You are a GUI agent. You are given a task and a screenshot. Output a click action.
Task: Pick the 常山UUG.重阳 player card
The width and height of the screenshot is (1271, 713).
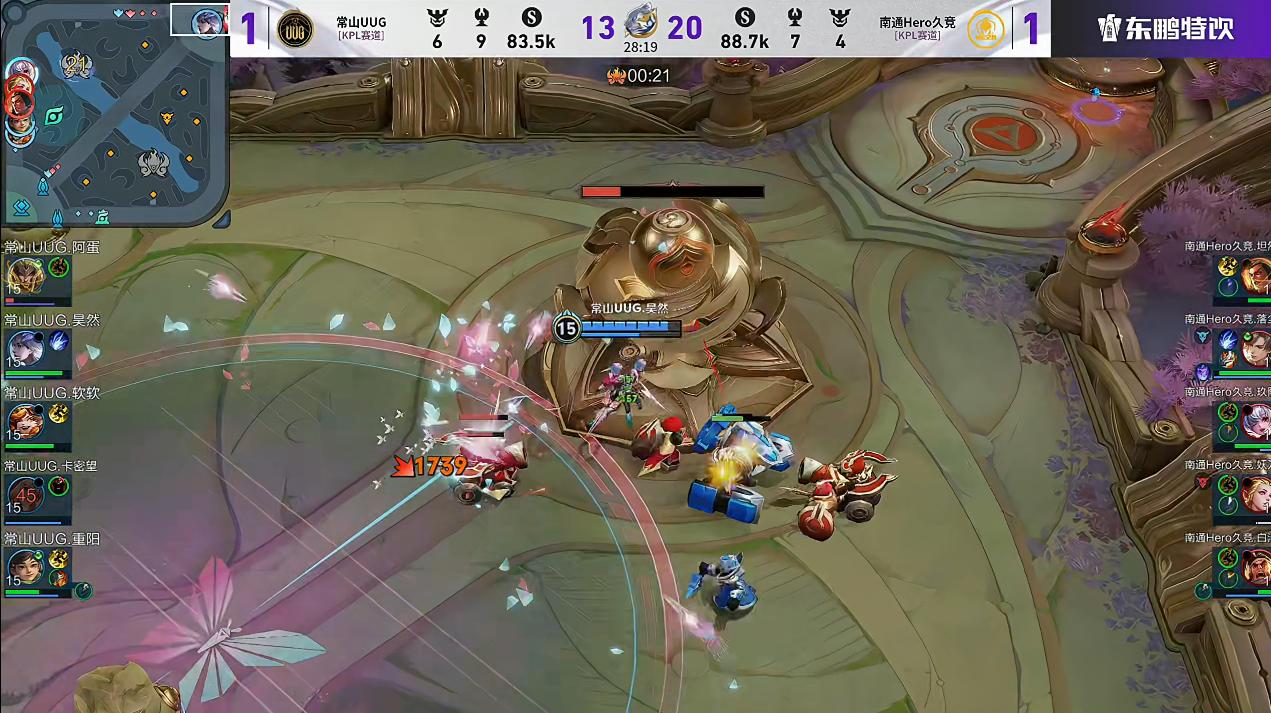pyautogui.click(x=38, y=567)
